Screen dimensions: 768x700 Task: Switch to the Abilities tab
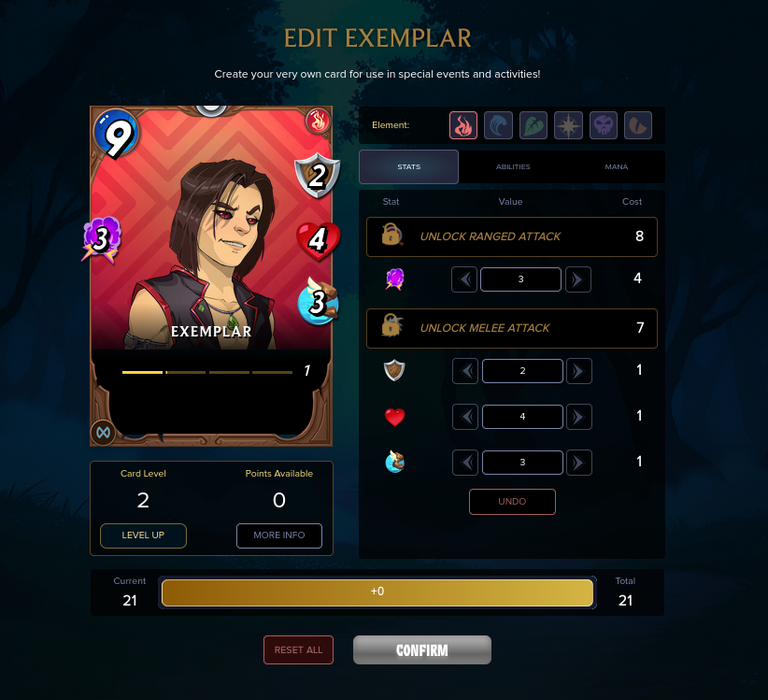tap(512, 167)
